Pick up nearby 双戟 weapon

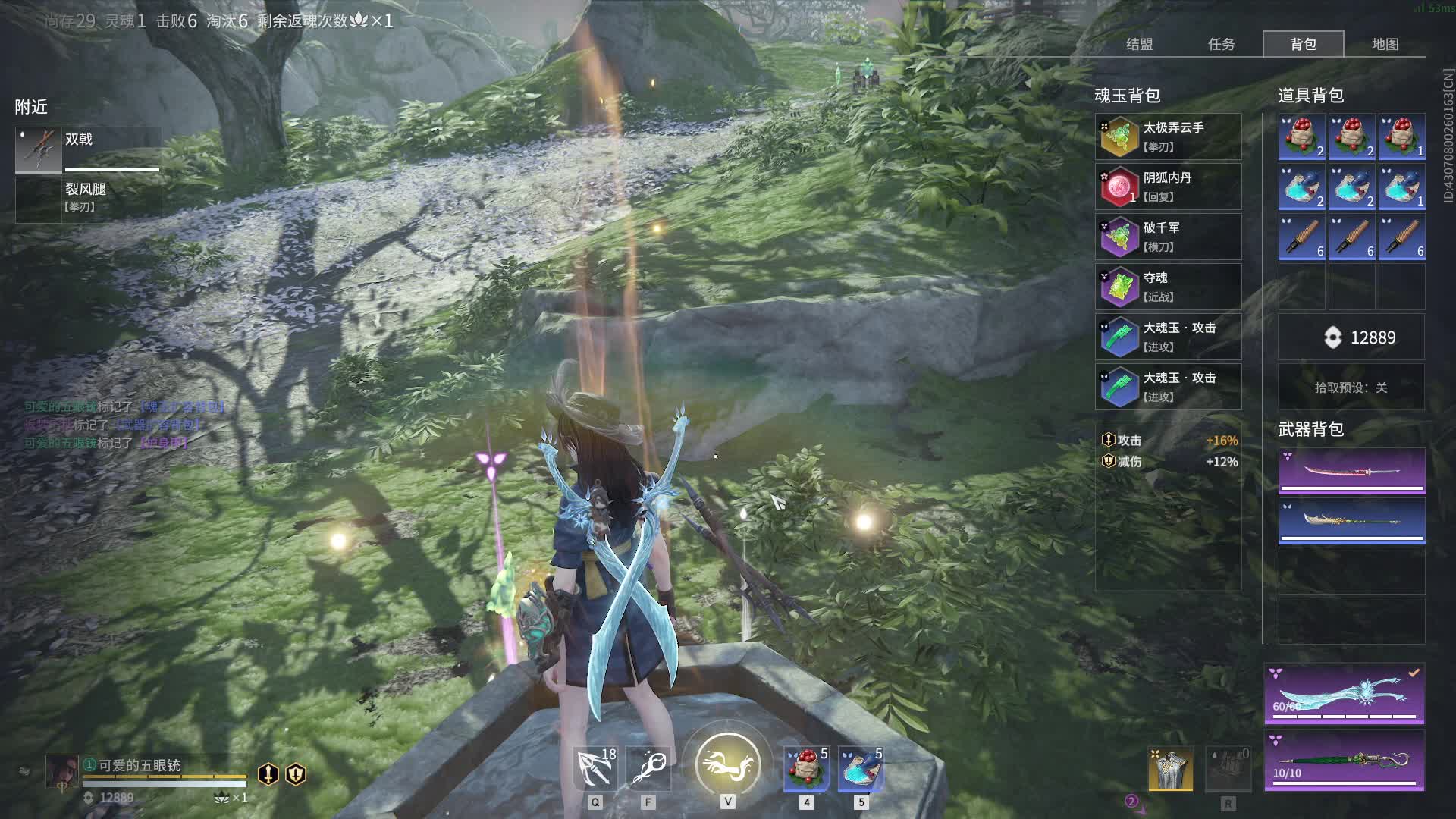[x=88, y=149]
